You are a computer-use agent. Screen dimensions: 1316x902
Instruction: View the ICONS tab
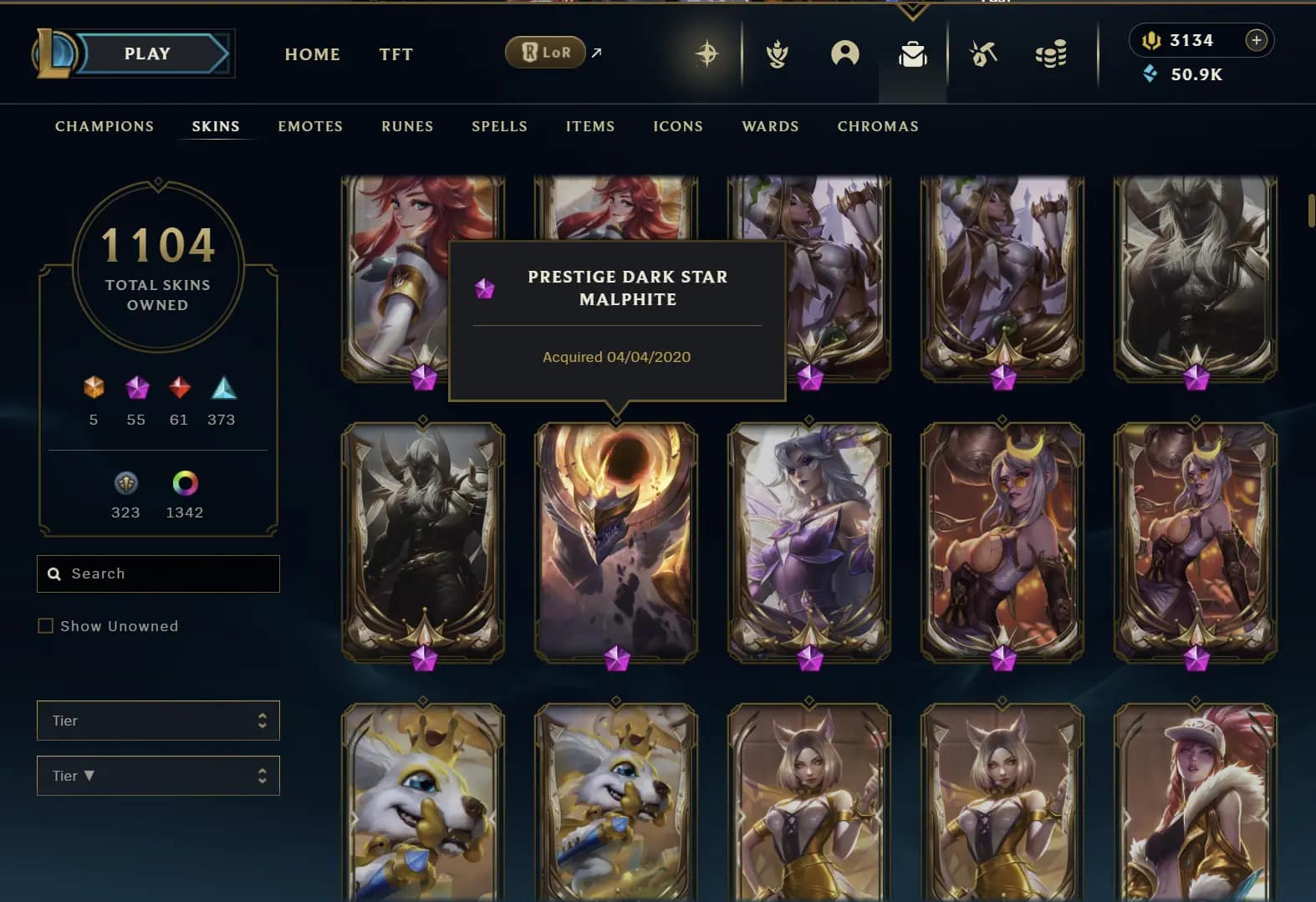pyautogui.click(x=678, y=126)
